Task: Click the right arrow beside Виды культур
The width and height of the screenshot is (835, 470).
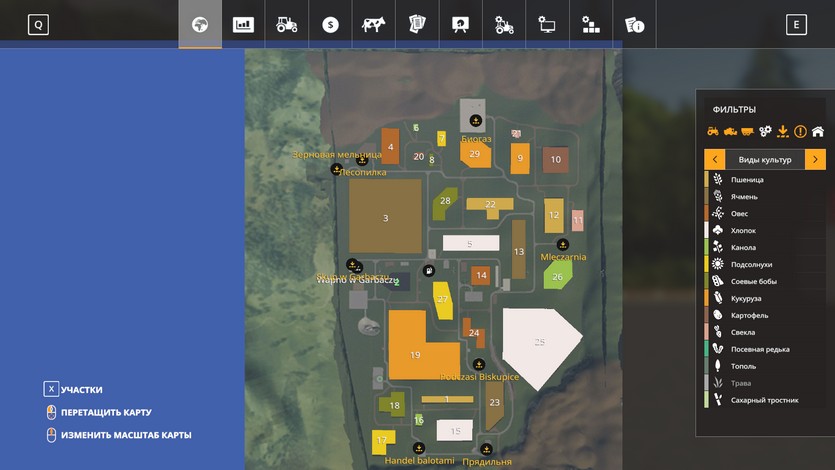Action: click(815, 160)
